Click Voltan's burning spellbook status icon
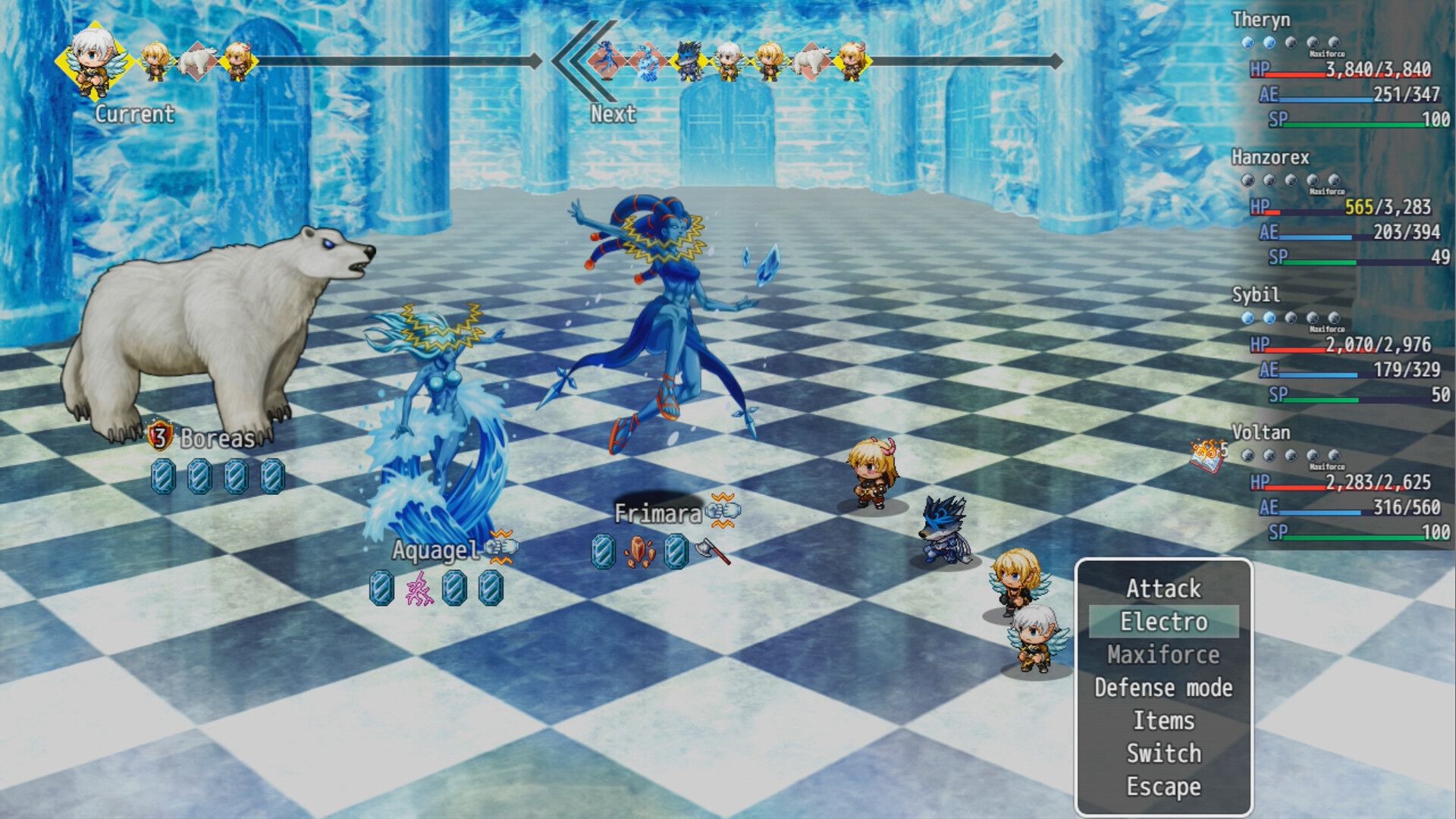The image size is (1456, 819). coord(1209,455)
